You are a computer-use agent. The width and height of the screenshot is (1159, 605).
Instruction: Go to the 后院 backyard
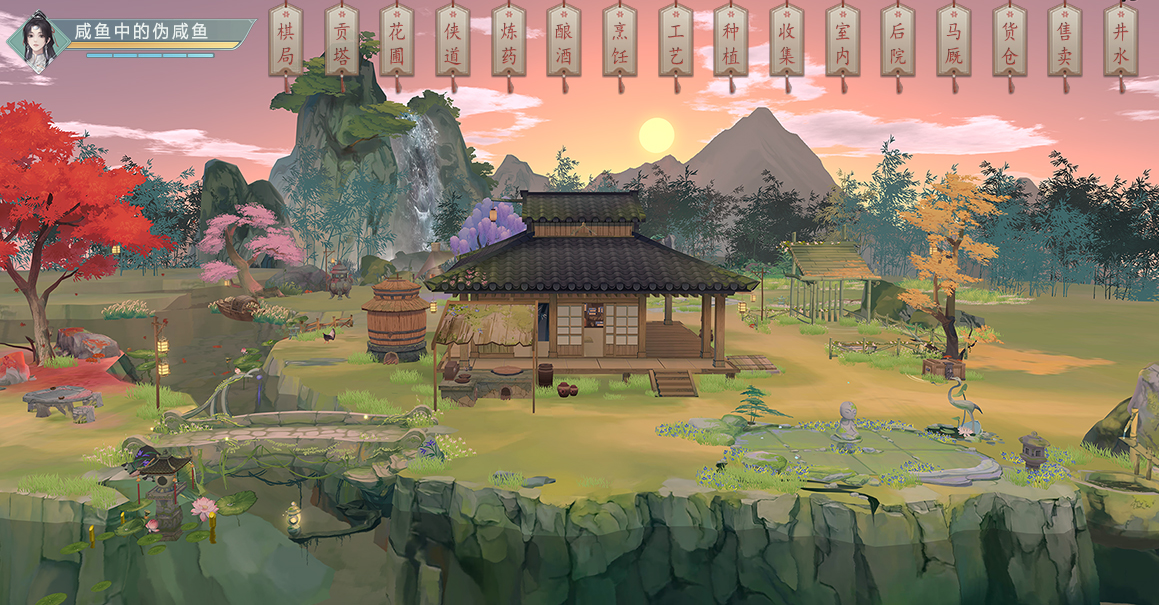point(898,43)
